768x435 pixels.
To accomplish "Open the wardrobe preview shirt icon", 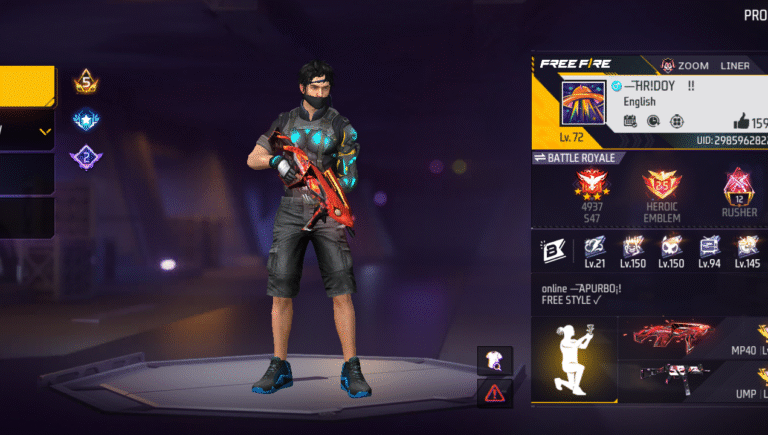I will pyautogui.click(x=496, y=361).
